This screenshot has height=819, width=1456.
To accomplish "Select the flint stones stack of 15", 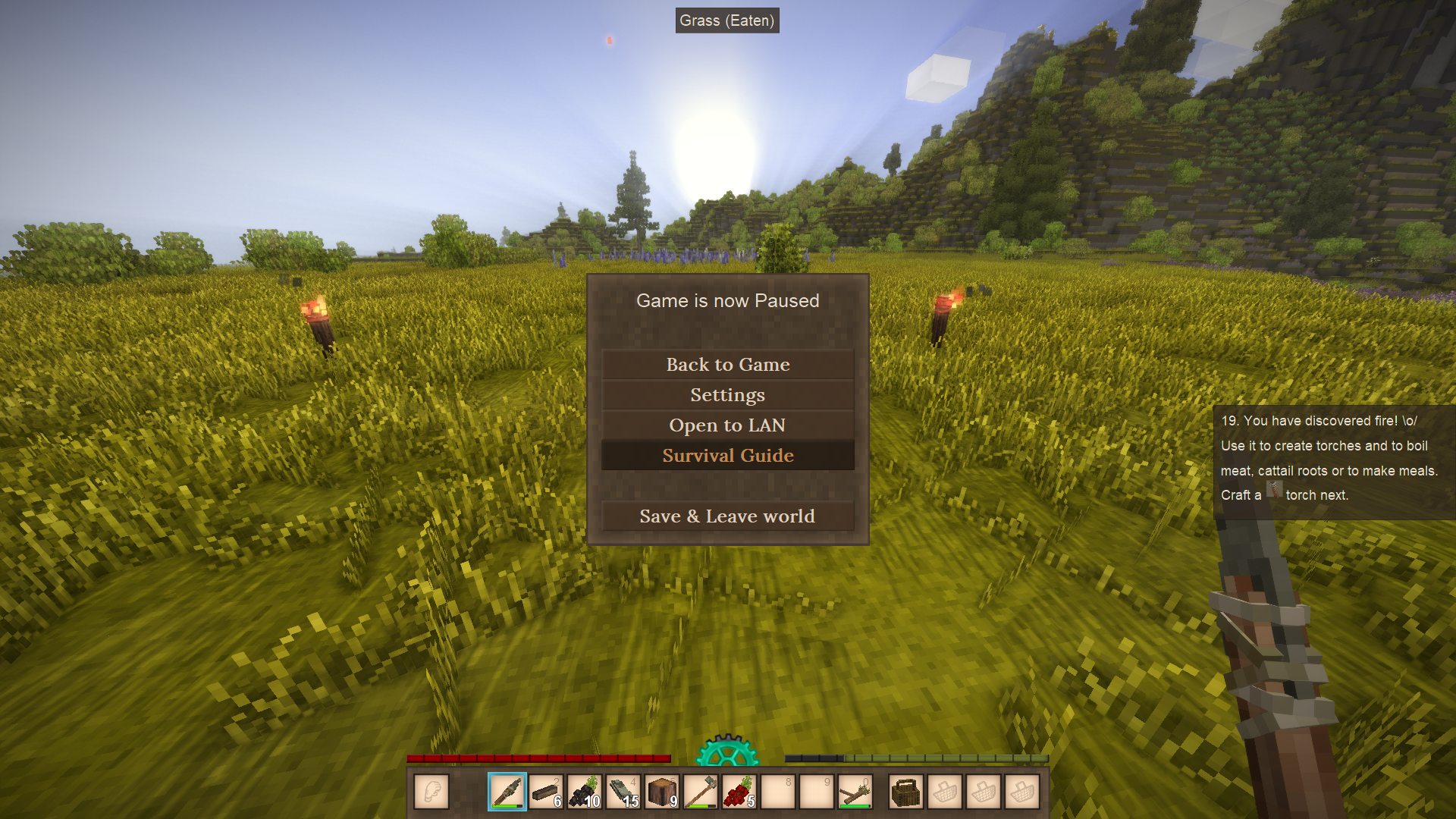I will [623, 792].
